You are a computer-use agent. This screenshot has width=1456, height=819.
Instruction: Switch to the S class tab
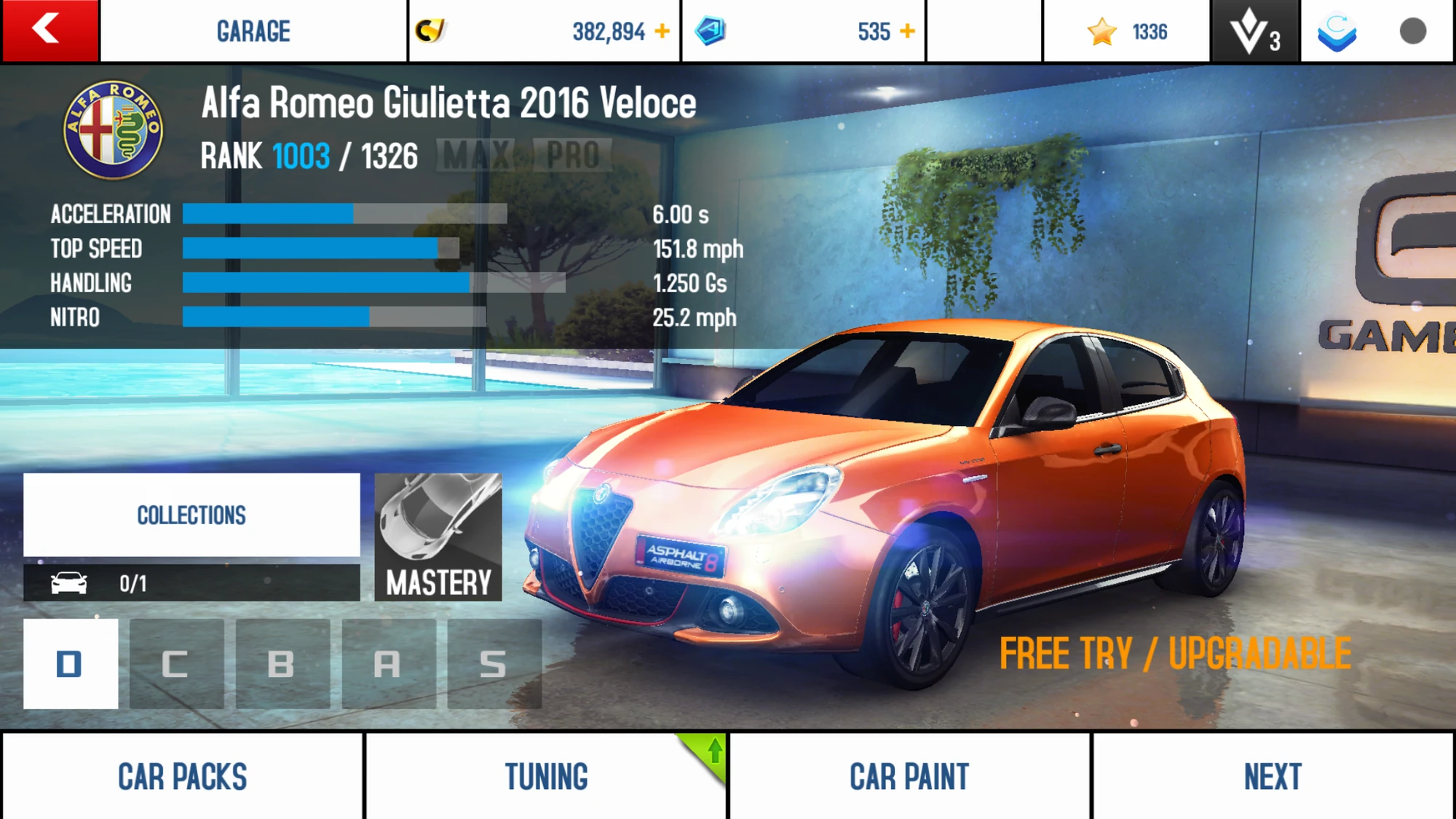click(x=494, y=663)
